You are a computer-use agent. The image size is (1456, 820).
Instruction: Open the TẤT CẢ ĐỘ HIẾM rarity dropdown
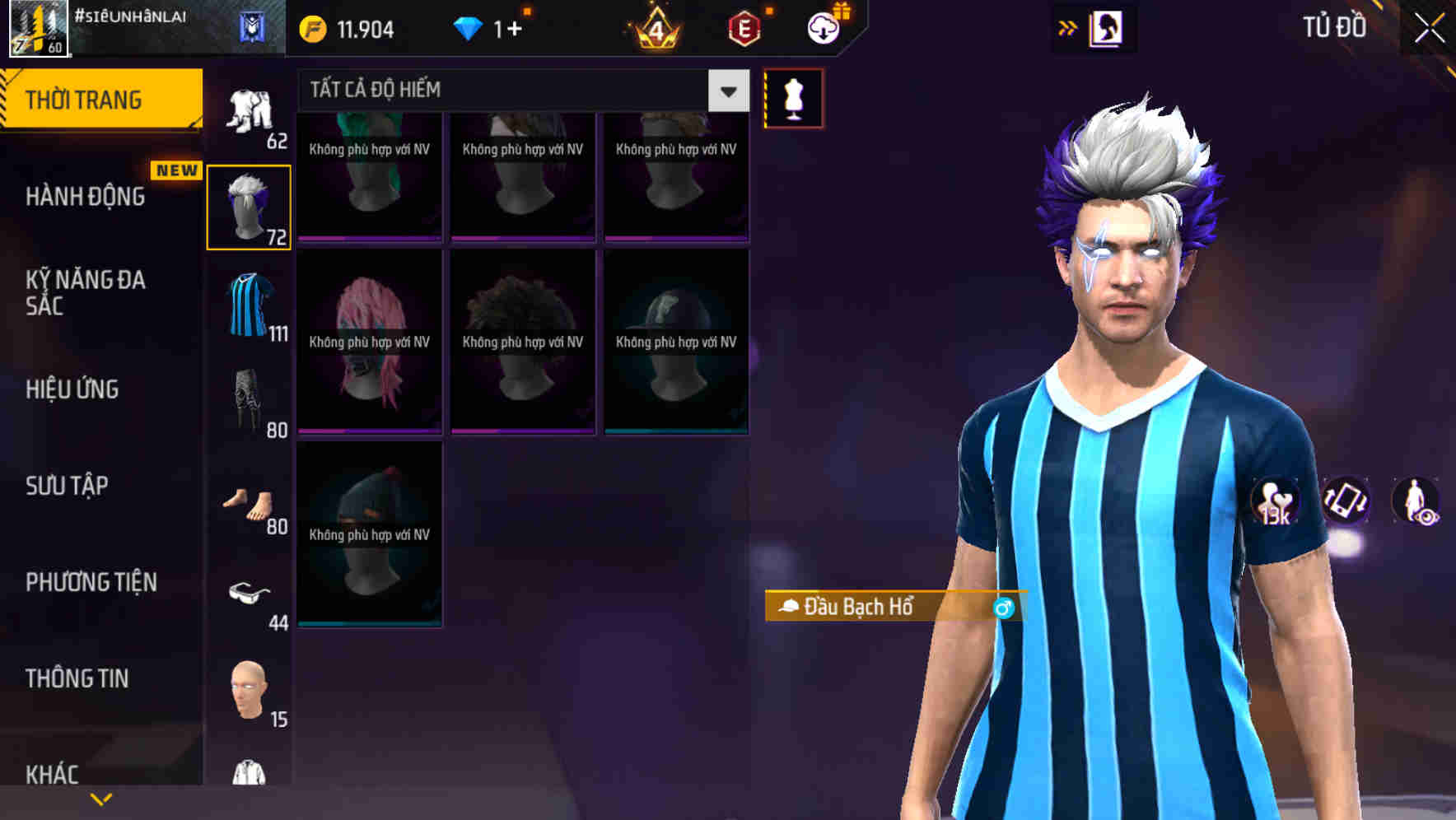tap(726, 91)
